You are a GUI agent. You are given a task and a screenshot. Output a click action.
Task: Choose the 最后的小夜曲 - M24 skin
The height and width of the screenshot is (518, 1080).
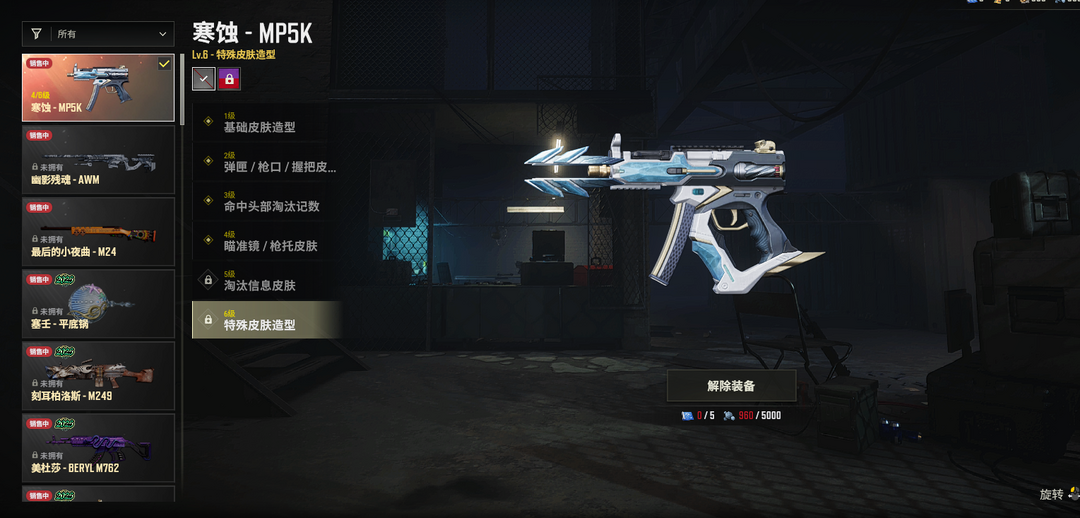(x=98, y=232)
